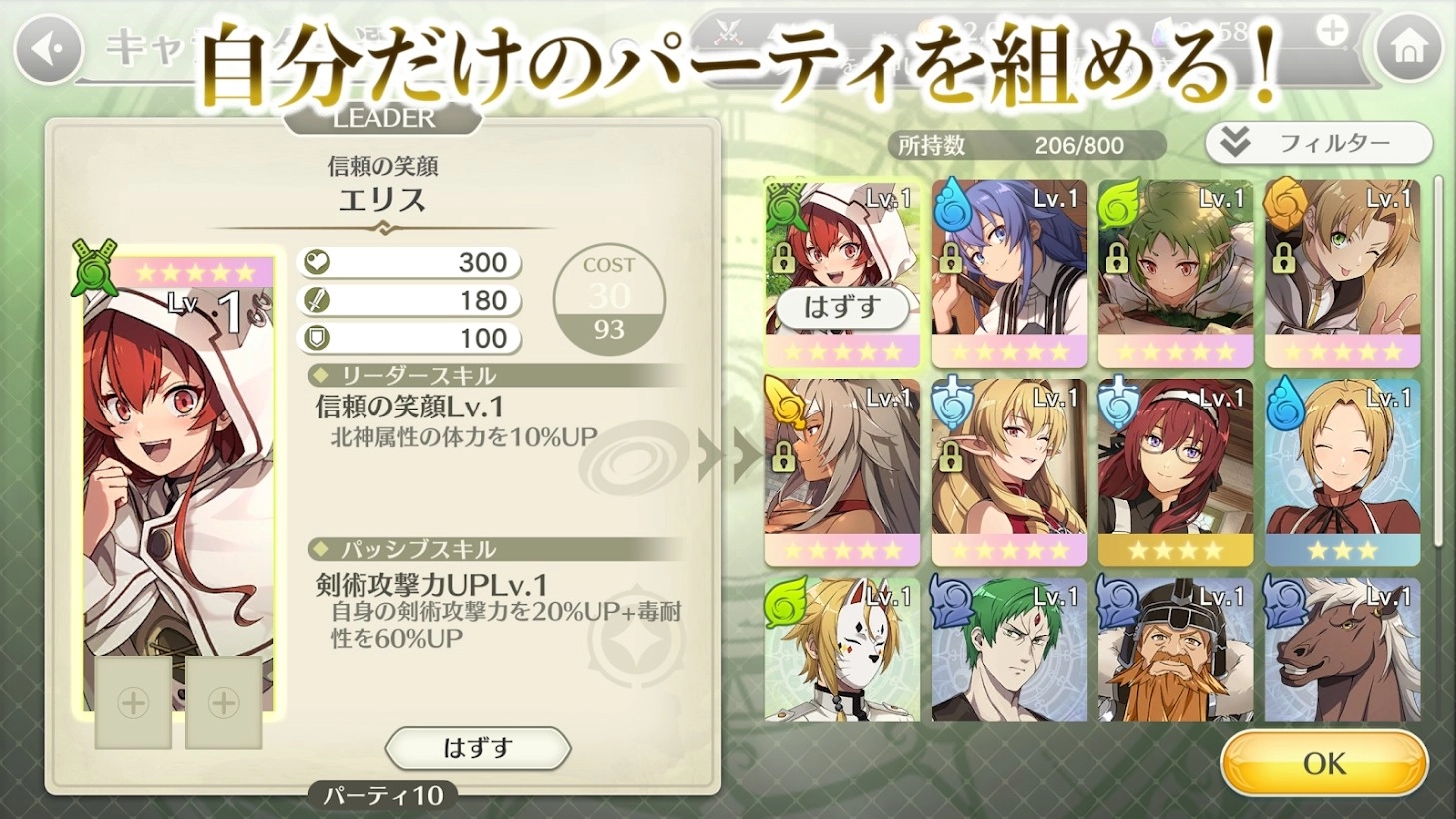The width and height of the screenshot is (1456, 819).
Task: Click the LEADER banner above Eris
Action: [x=382, y=118]
